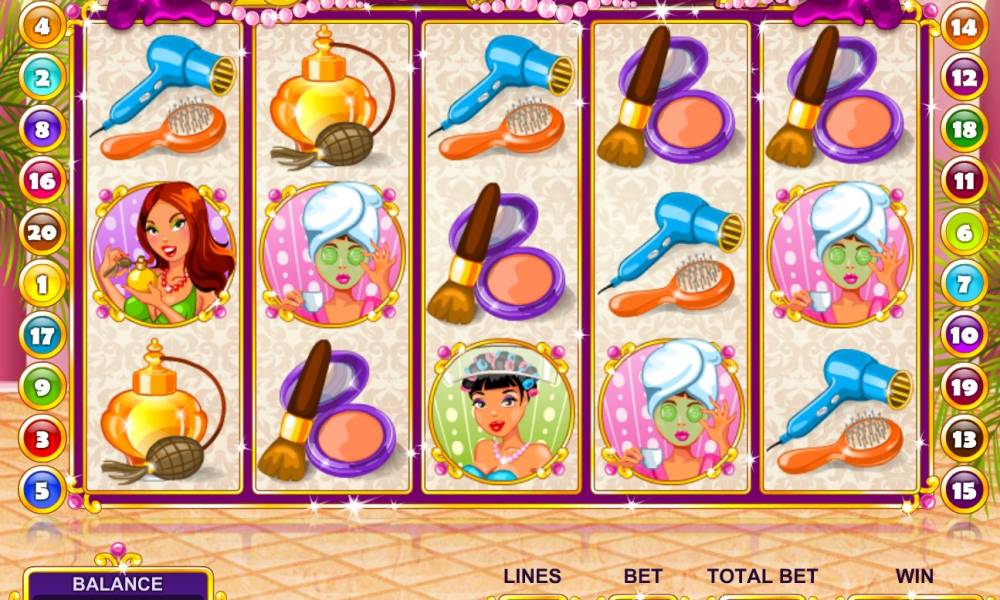Click the payline 1 bubble

(42, 285)
